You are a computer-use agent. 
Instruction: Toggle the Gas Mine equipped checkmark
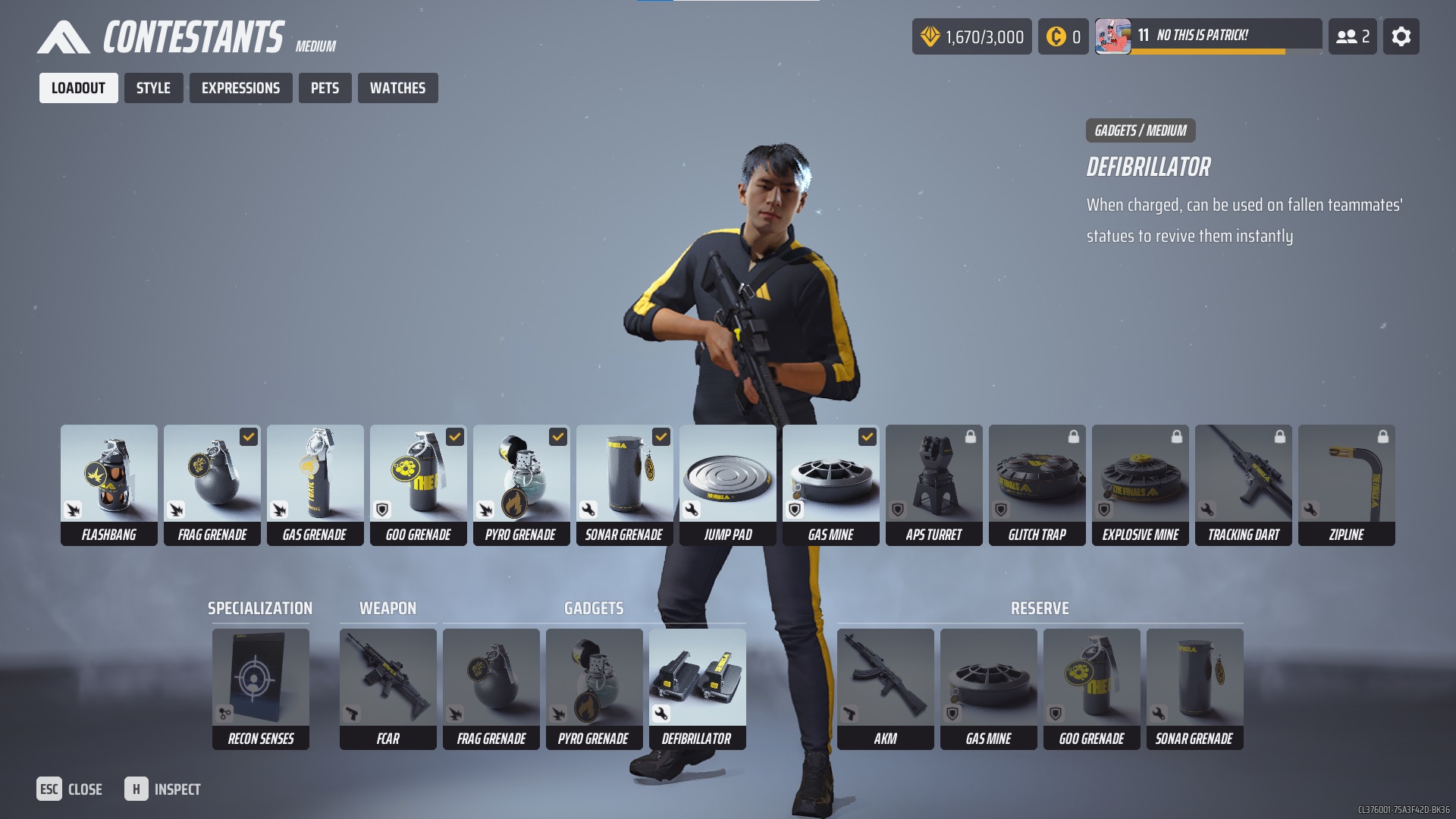click(867, 436)
